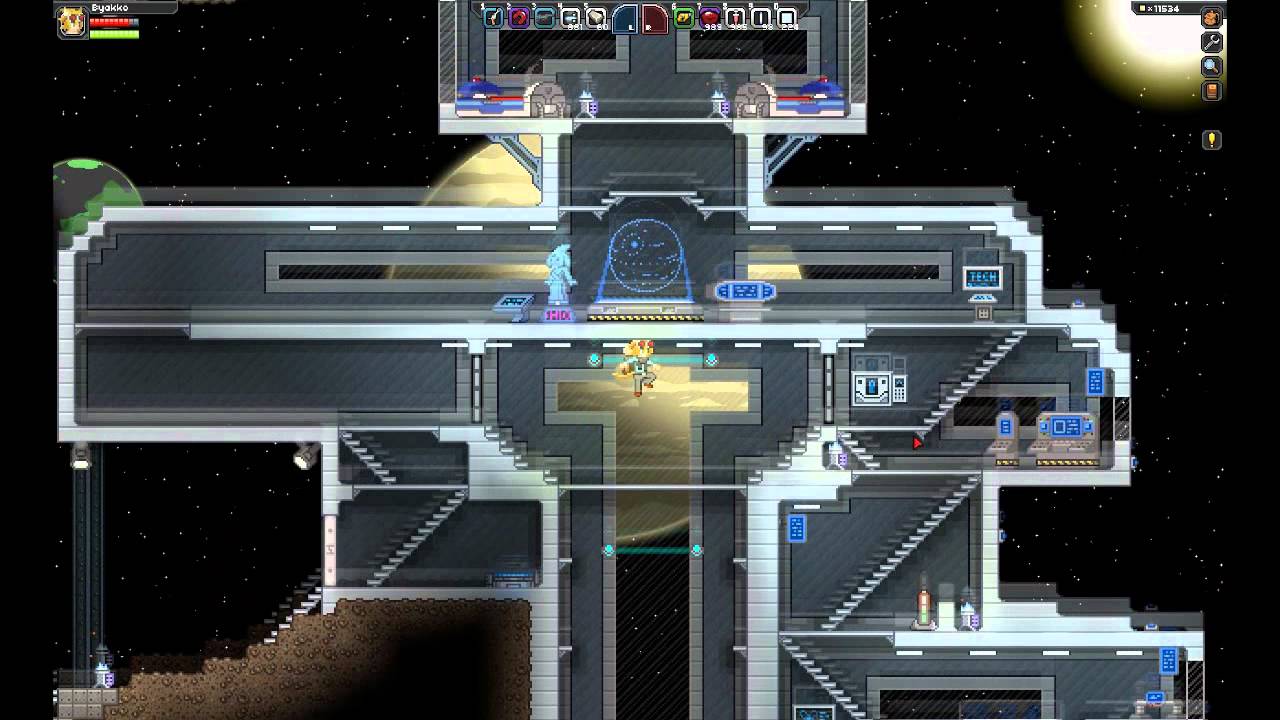Select the red magnet item in slot 2
The image size is (1280, 720).
point(519,17)
